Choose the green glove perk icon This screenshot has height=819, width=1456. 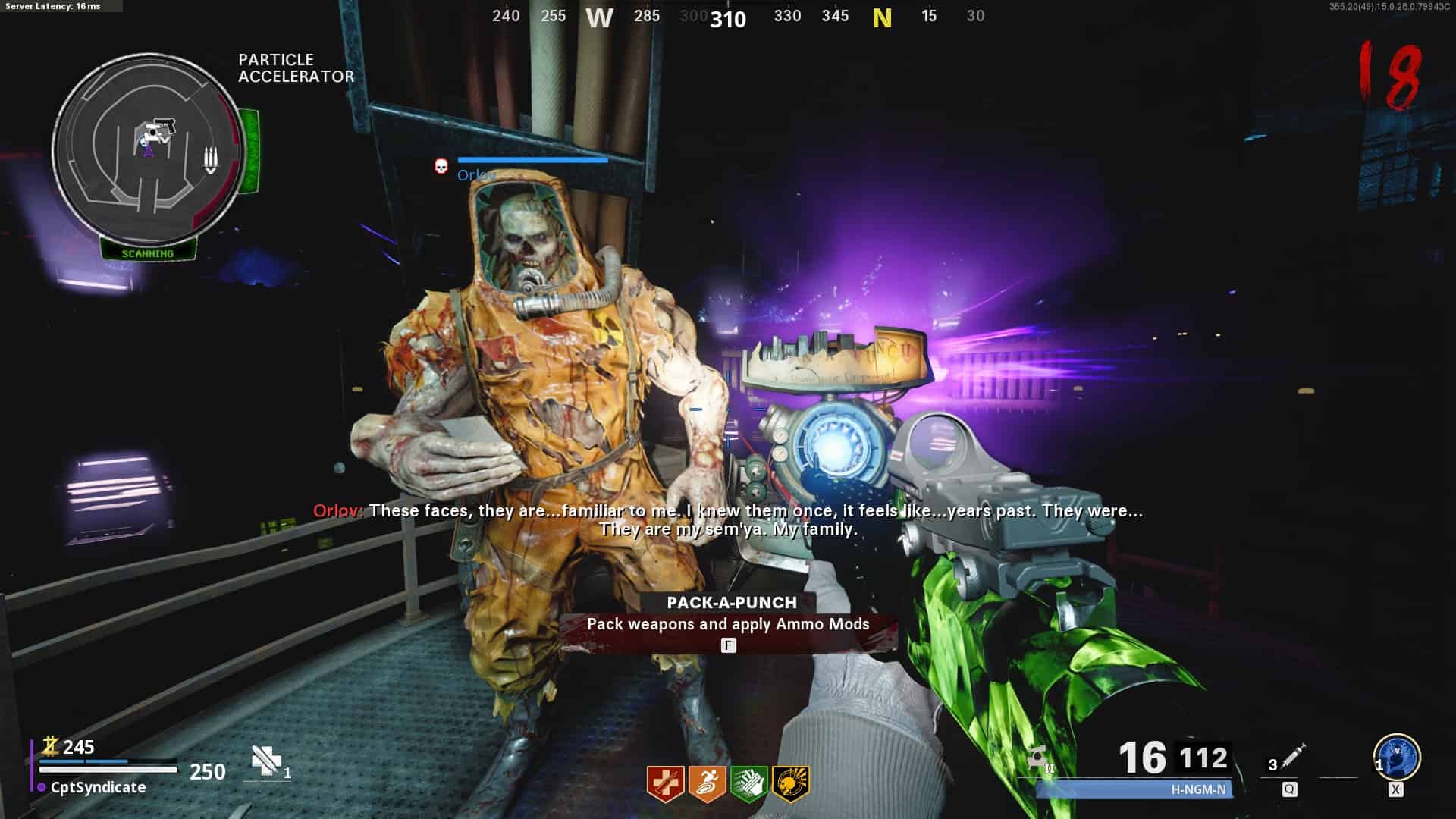click(x=748, y=783)
